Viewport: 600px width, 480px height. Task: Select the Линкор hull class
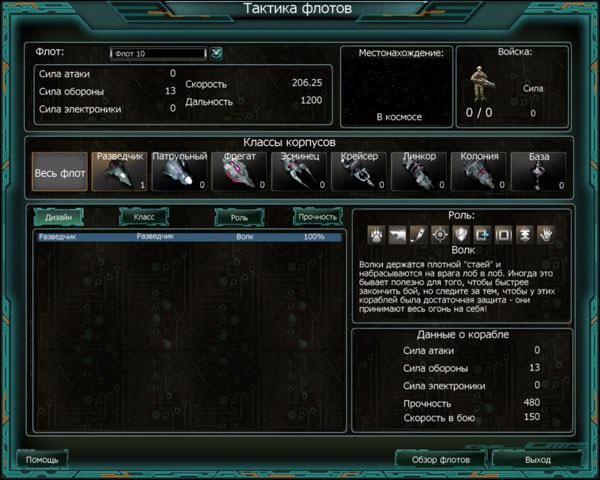tap(419, 171)
